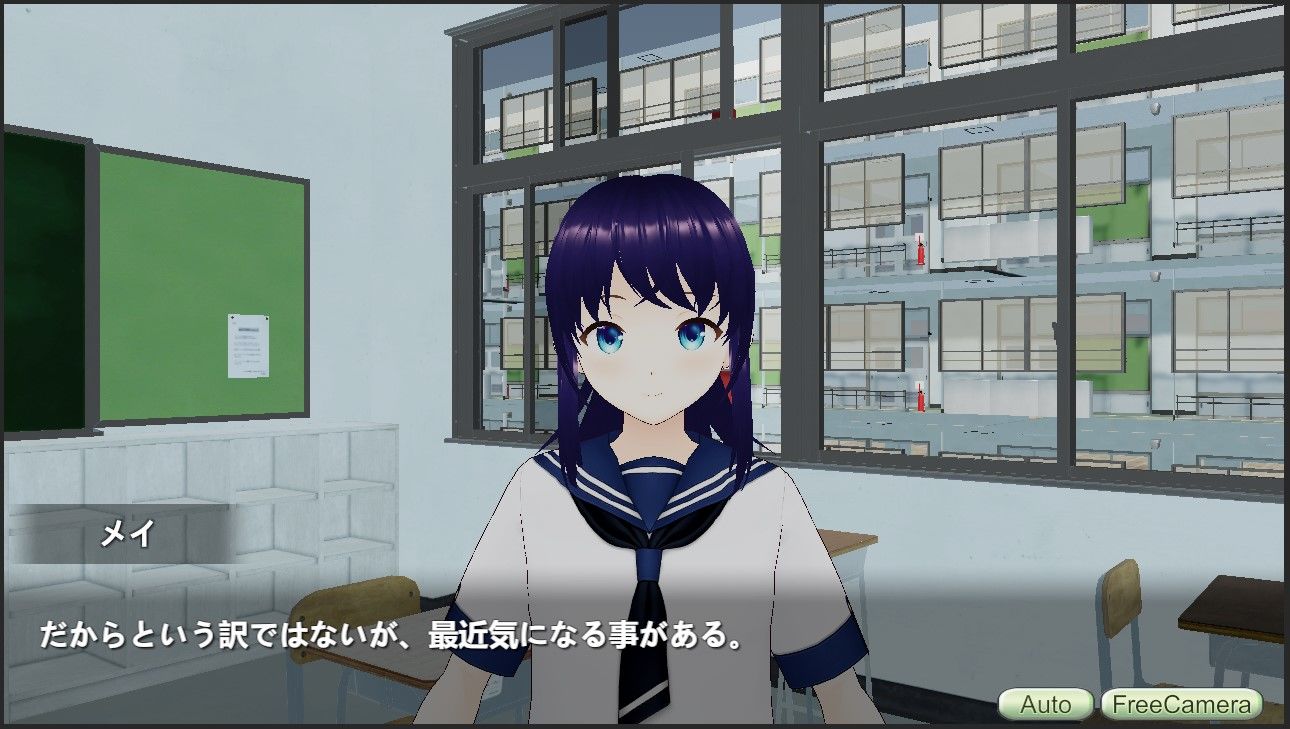Image resolution: width=1290 pixels, height=729 pixels.
Task: Enable Auto mode for dialogue playback
Action: point(1046,704)
